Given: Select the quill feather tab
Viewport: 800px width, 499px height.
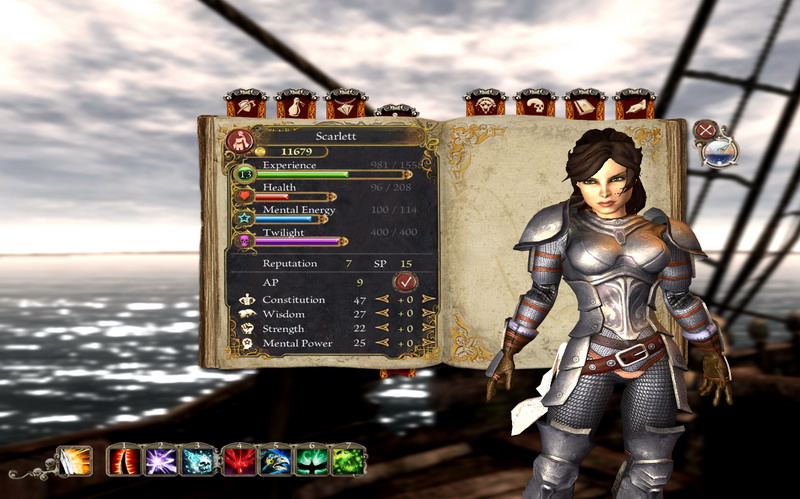Looking at the screenshot, I should pos(634,104).
